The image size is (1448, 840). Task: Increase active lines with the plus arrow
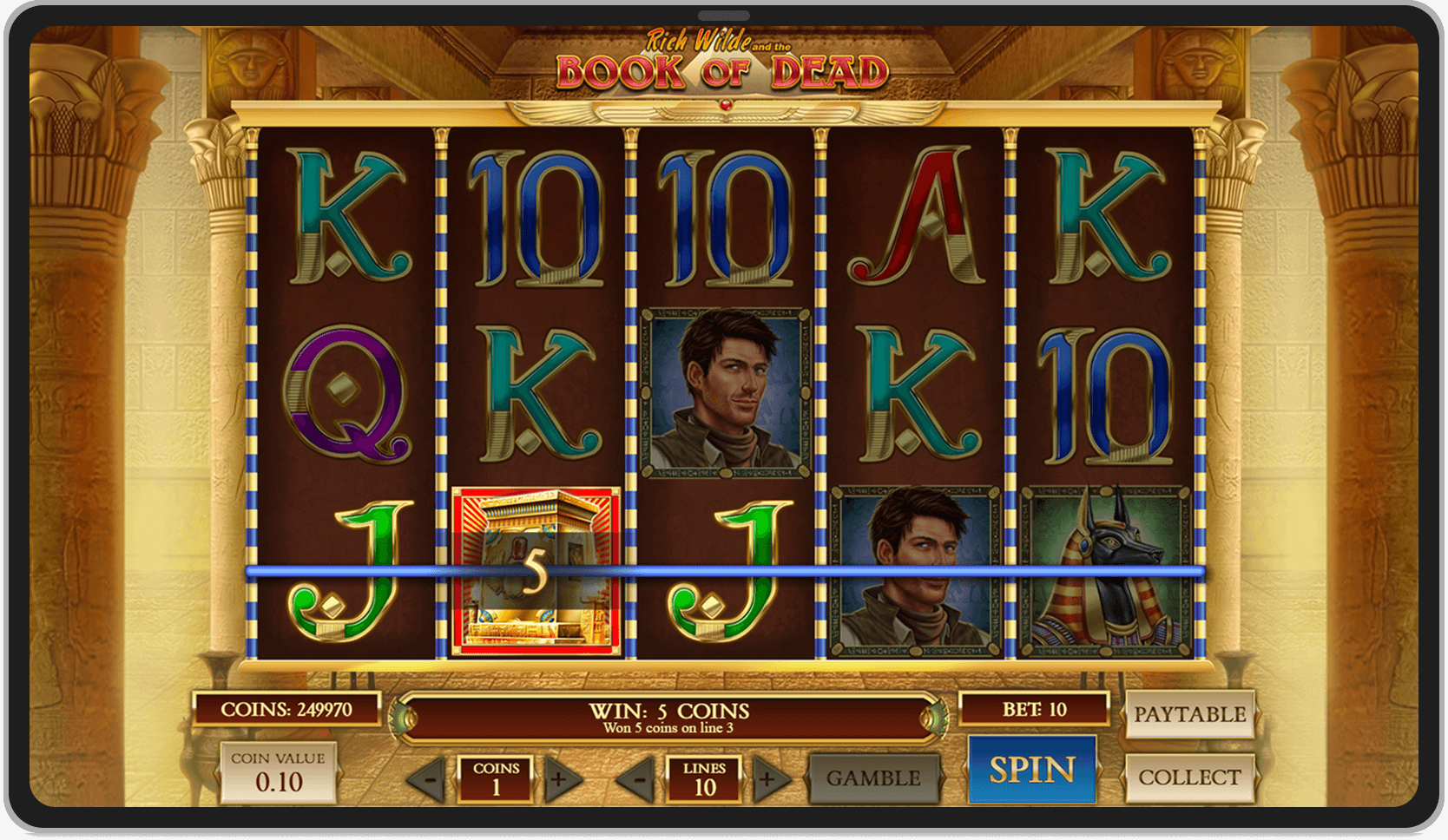767,778
